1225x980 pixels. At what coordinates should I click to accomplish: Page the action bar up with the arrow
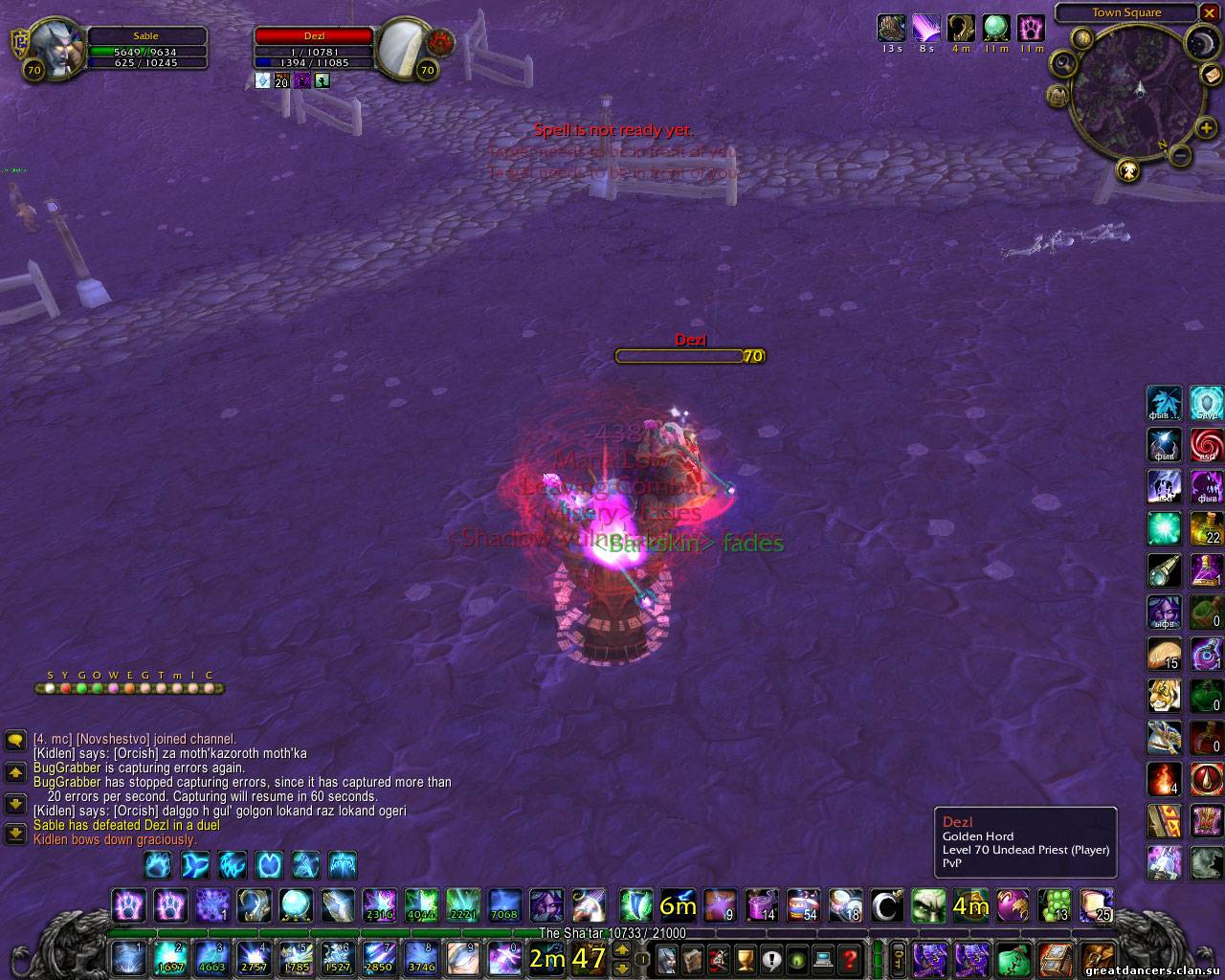(x=622, y=949)
